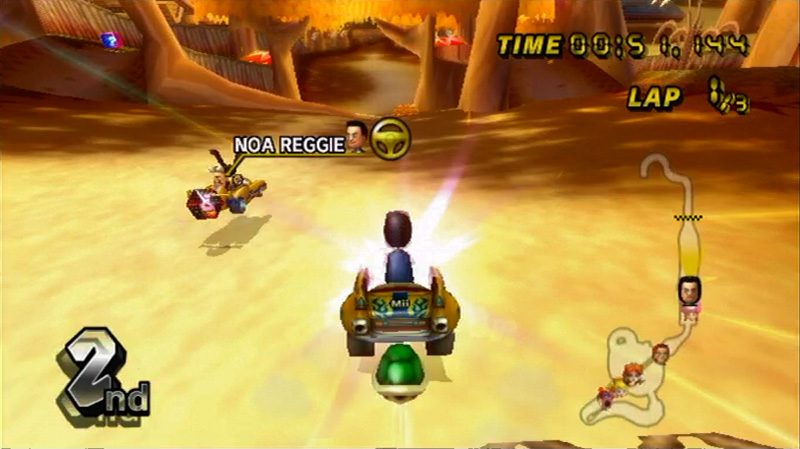Select the Mii face marker on minimap
This screenshot has height=449, width=800.
[689, 290]
